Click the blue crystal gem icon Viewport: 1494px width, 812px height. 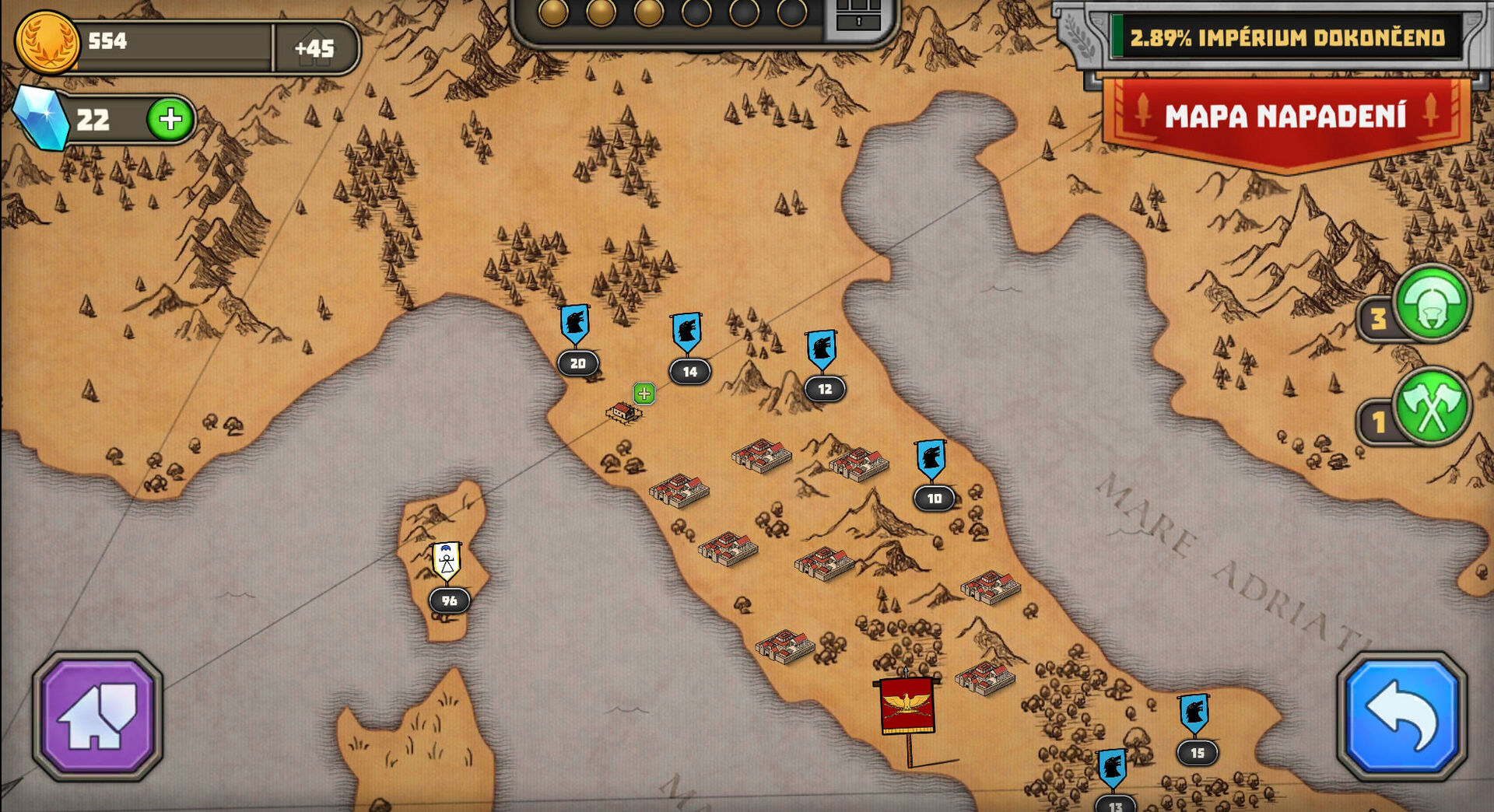(x=42, y=119)
